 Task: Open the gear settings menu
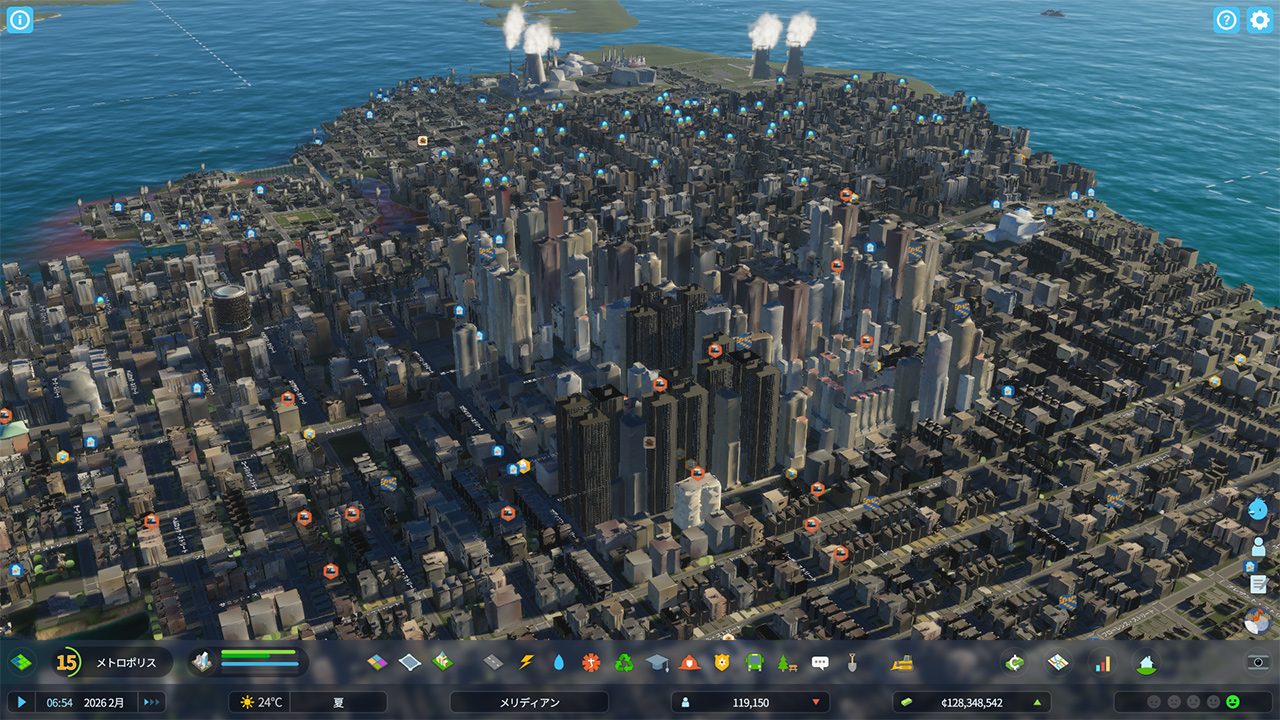coord(1260,20)
